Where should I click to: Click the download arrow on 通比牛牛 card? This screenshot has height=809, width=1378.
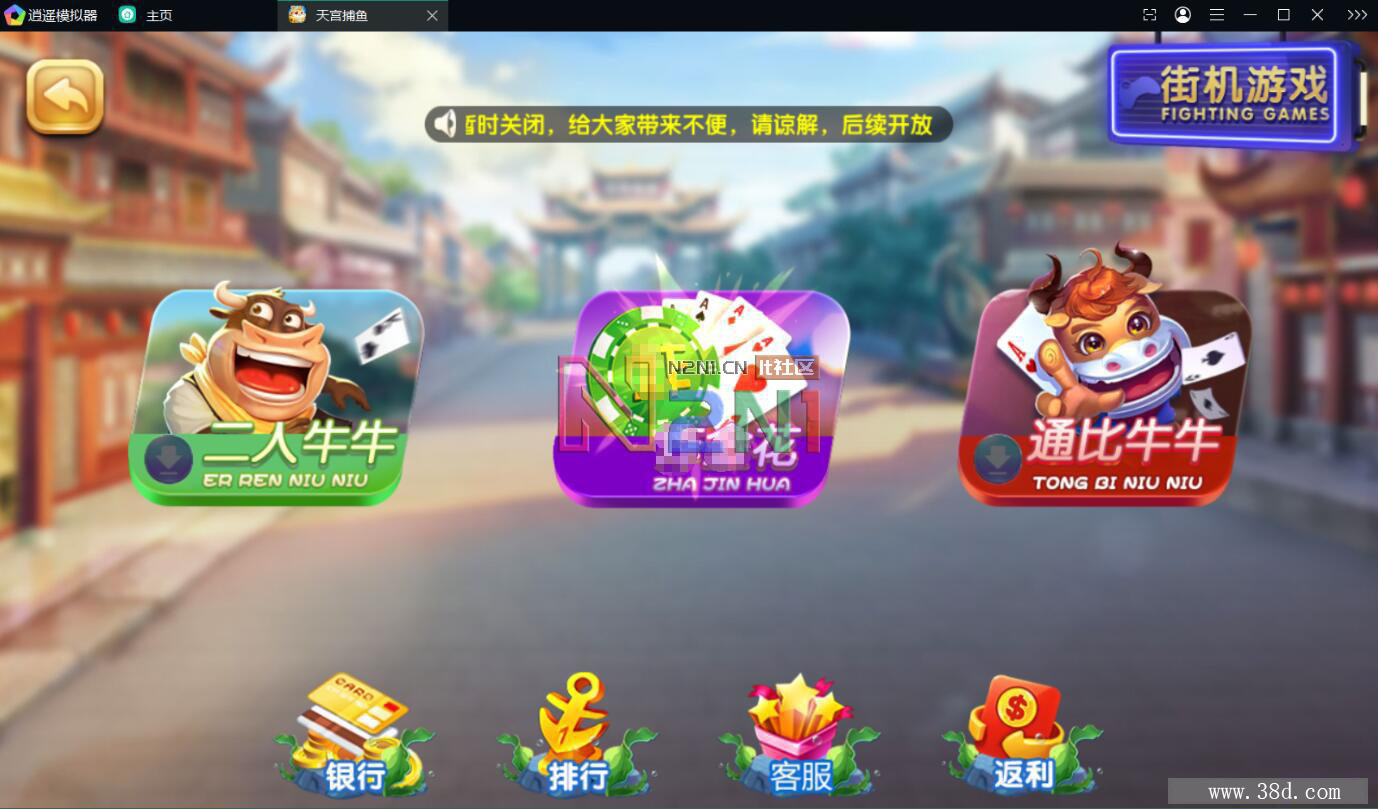[x=996, y=460]
